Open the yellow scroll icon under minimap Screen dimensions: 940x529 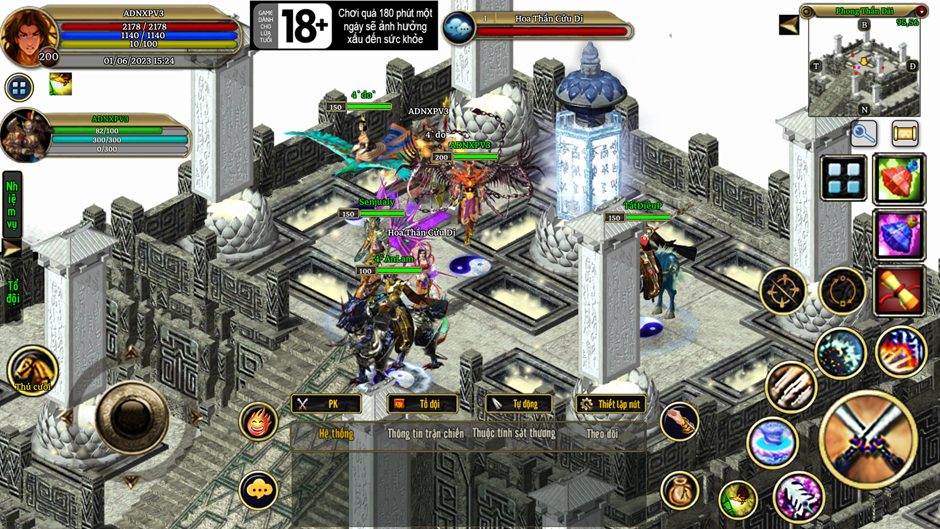point(905,132)
